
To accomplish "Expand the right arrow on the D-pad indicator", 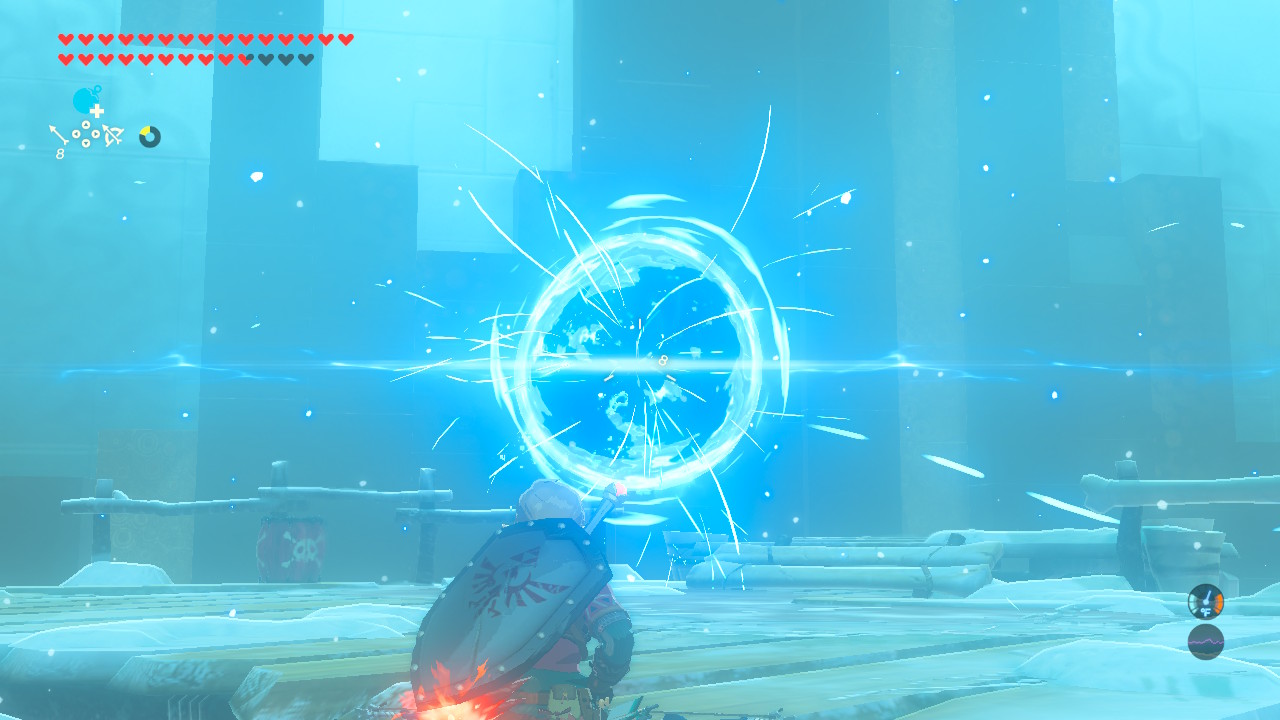I will point(95,134).
